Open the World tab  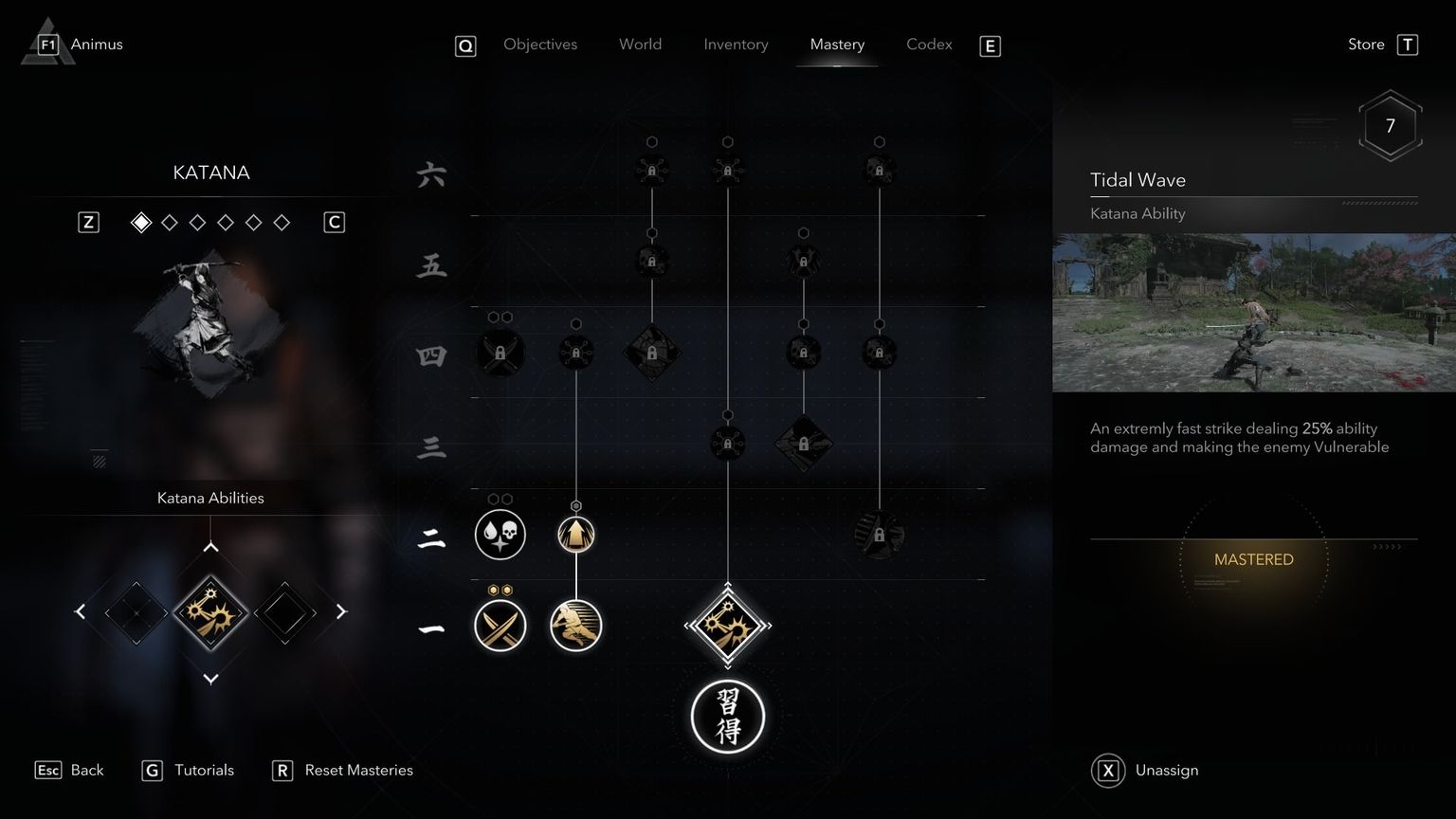tap(640, 44)
